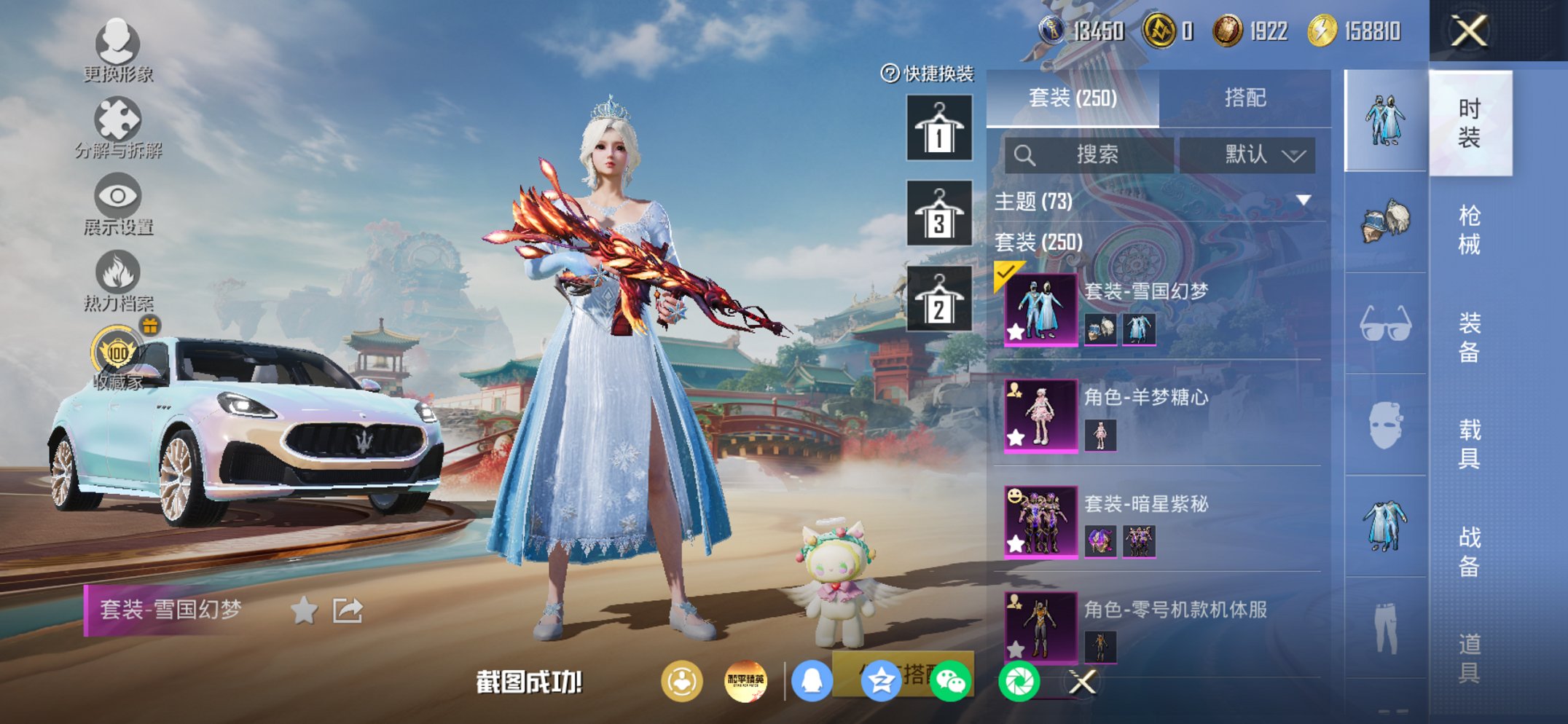This screenshot has width=1568, height=724.
Task: Switch to the 搭配 tab
Action: tap(1244, 98)
